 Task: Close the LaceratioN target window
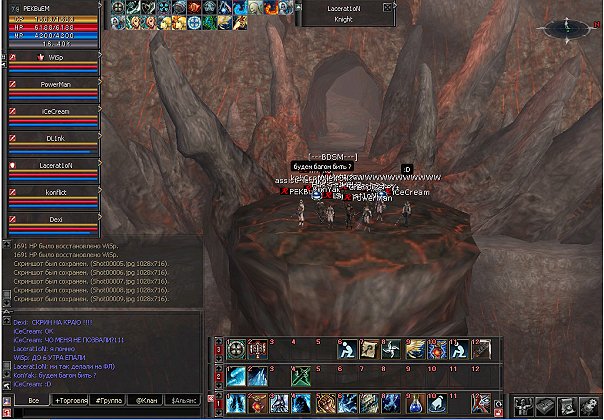(x=388, y=5)
